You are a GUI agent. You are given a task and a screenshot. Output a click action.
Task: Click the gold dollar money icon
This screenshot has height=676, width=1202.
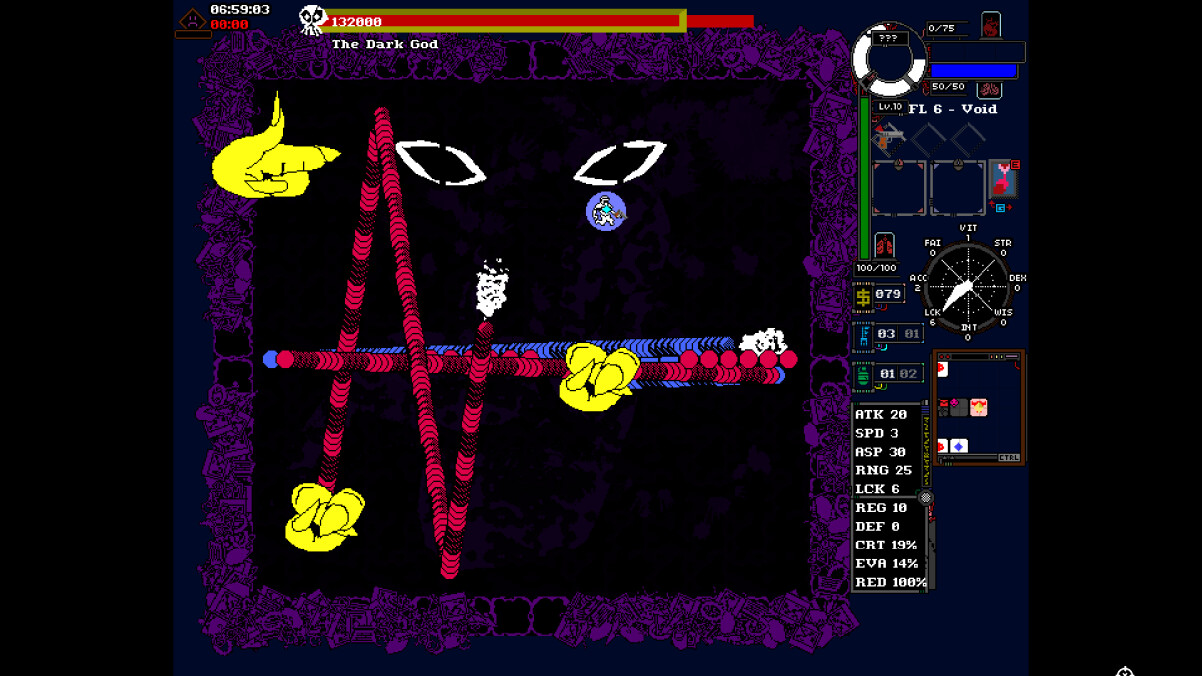[863, 296]
